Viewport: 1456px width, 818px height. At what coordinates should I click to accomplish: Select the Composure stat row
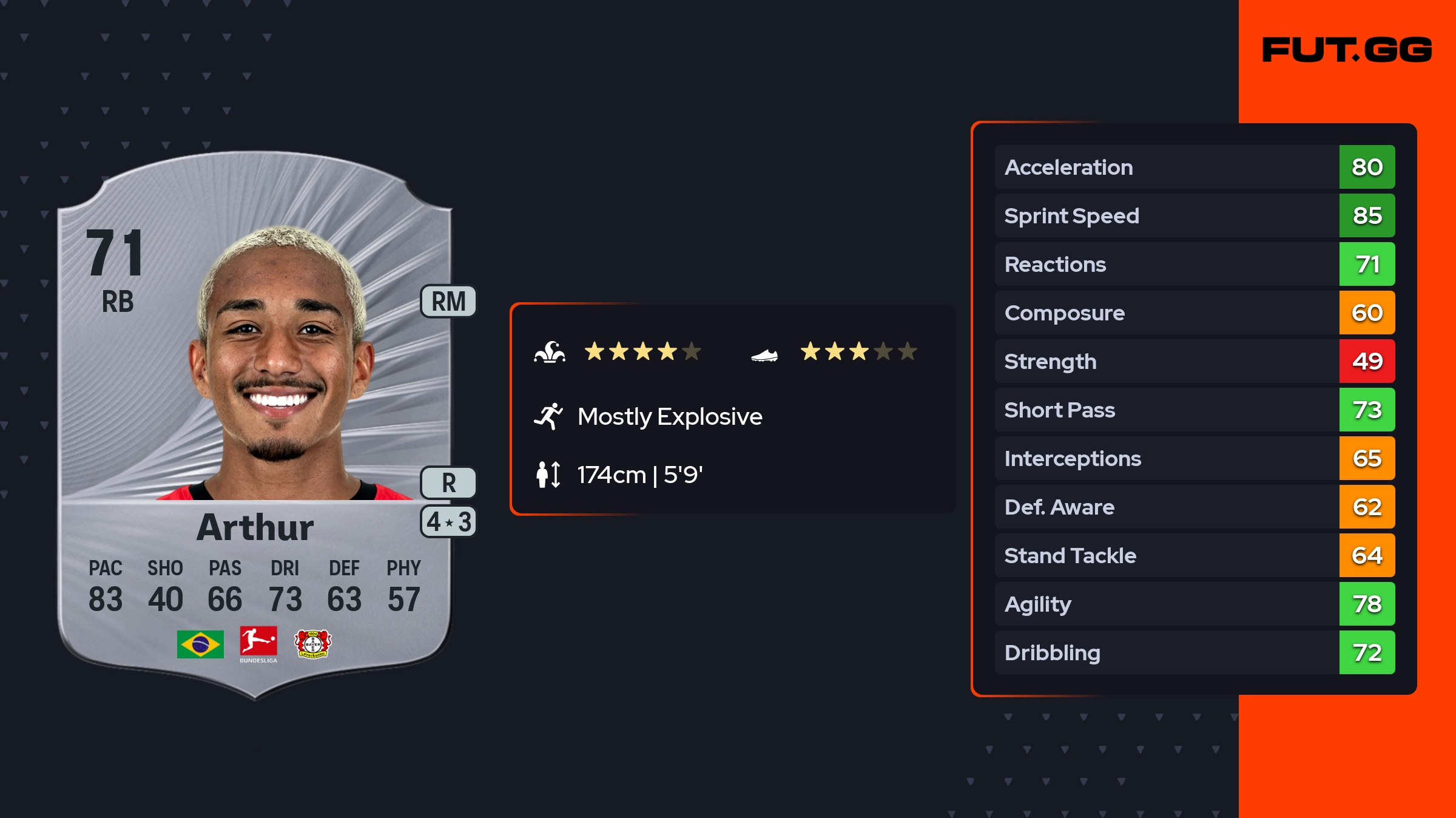click(x=1194, y=313)
